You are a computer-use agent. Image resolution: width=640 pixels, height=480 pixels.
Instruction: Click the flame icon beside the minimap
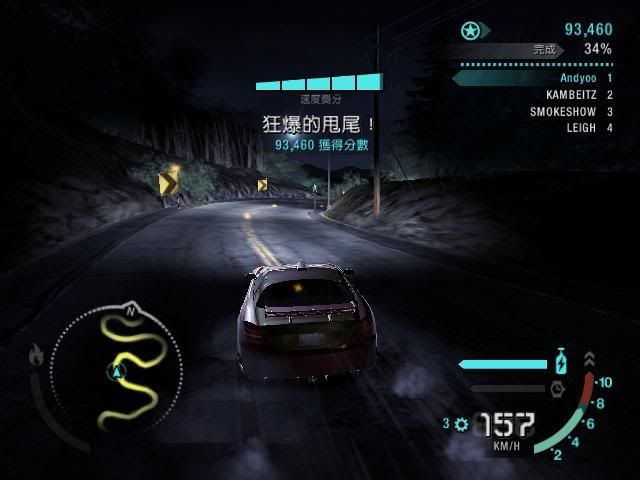(x=38, y=353)
